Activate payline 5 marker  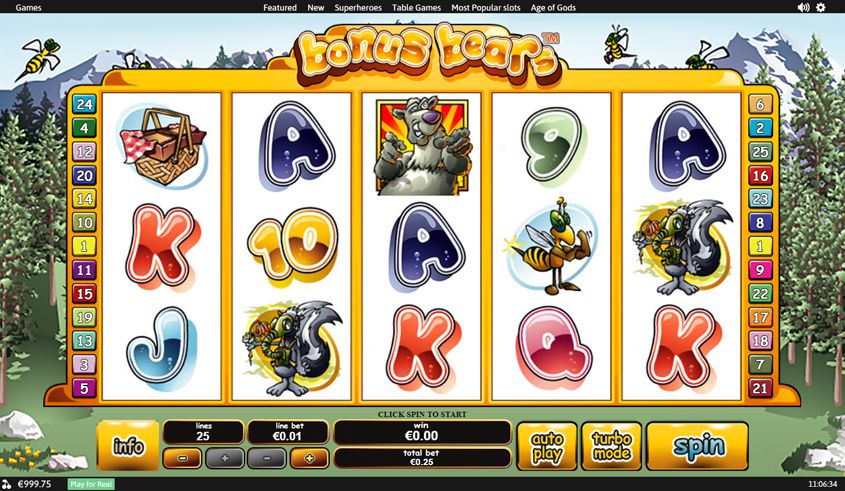coord(84,389)
